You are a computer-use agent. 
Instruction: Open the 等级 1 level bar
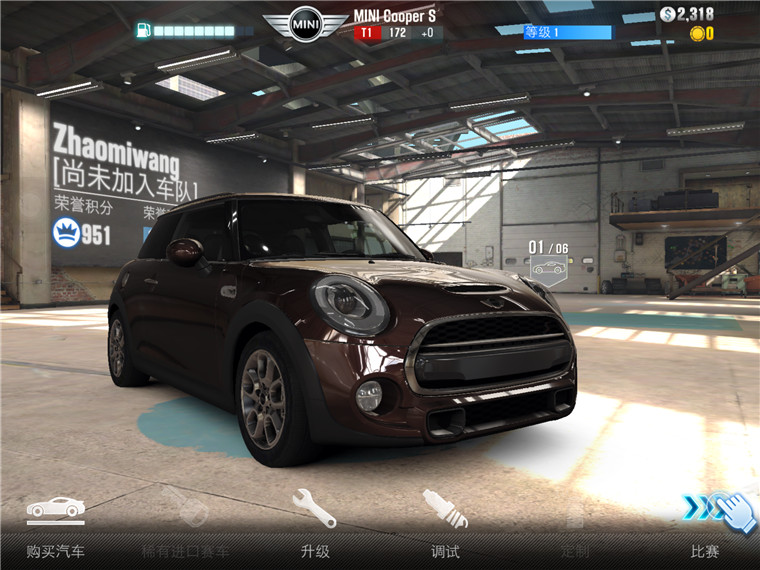click(566, 32)
